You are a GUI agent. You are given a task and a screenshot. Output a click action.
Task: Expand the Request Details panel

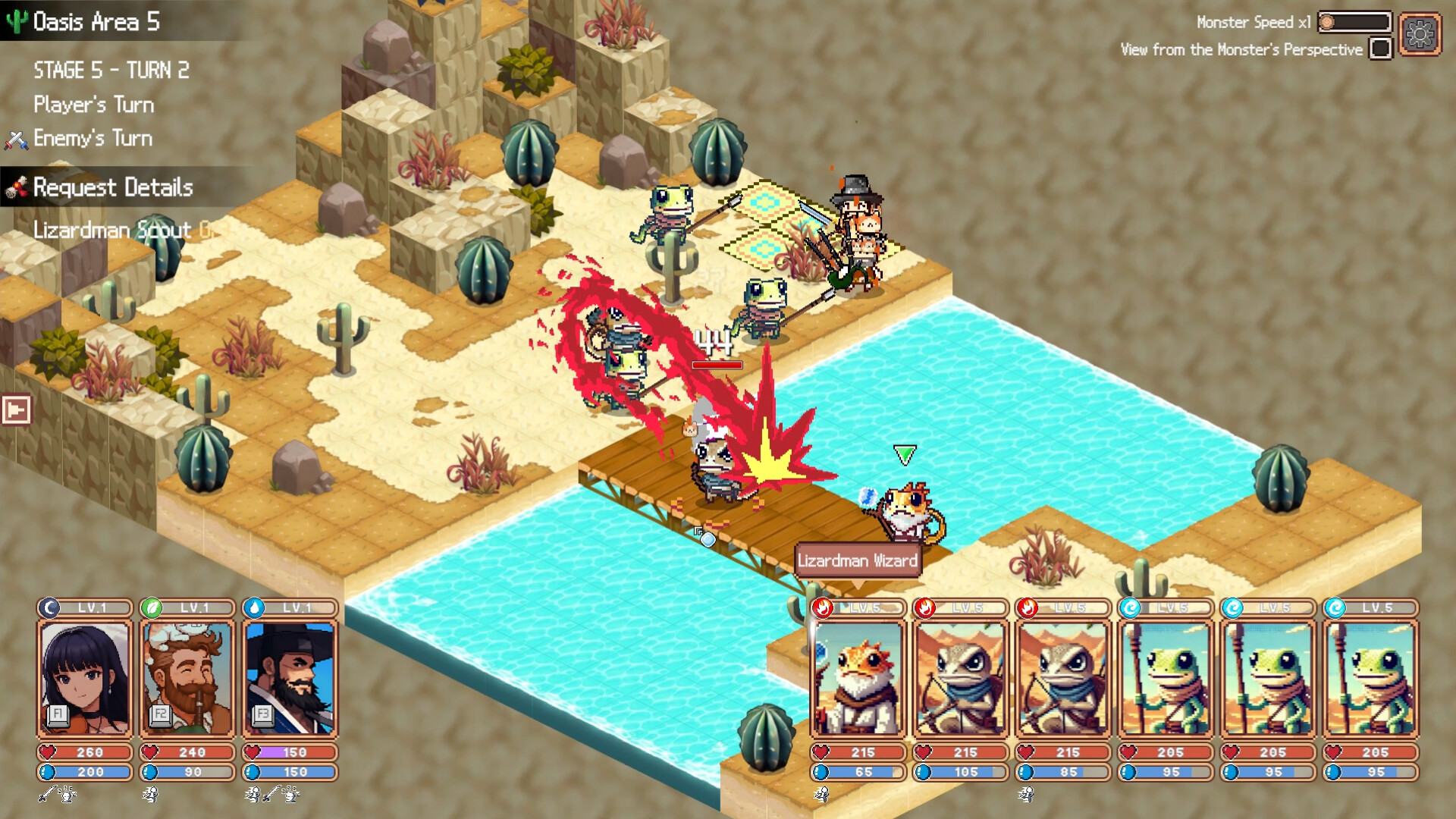click(x=111, y=187)
